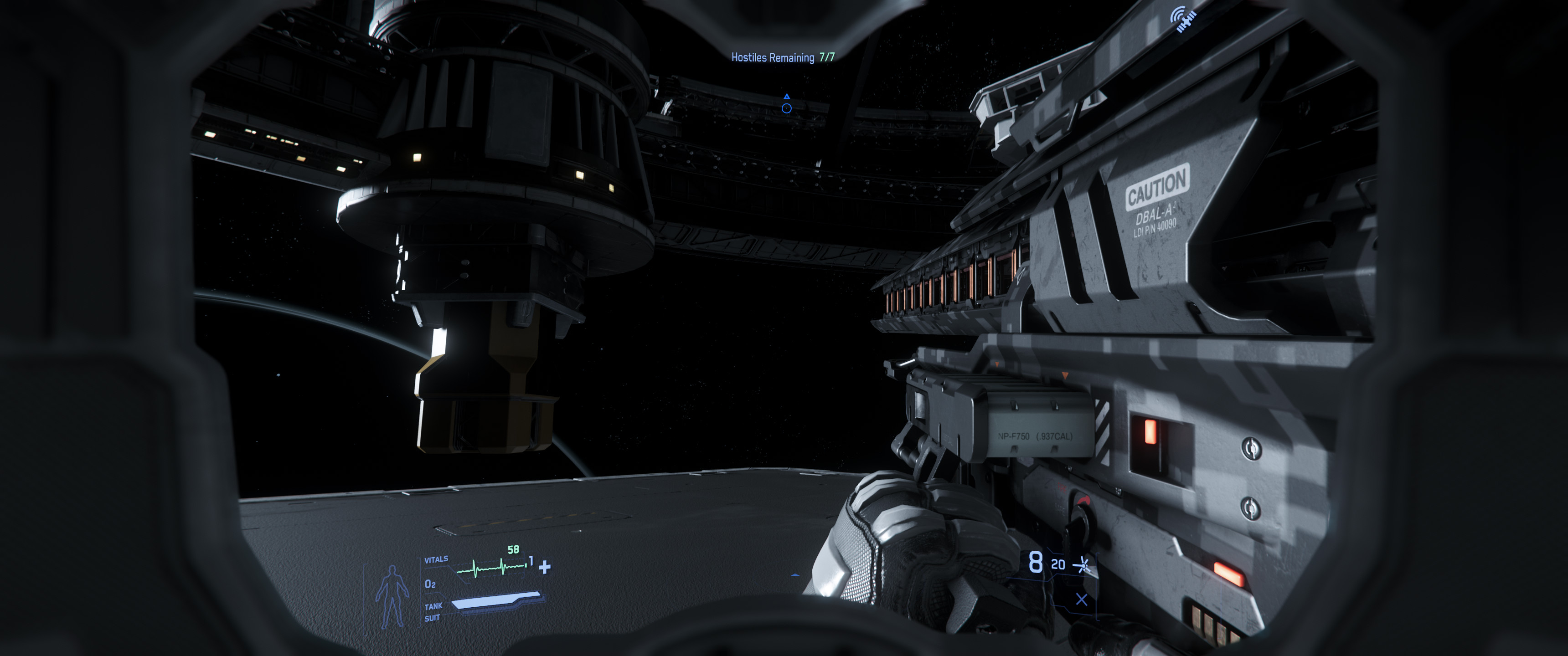Toggle the weapon fire mode icon
This screenshot has height=656, width=1568.
click(x=1081, y=565)
